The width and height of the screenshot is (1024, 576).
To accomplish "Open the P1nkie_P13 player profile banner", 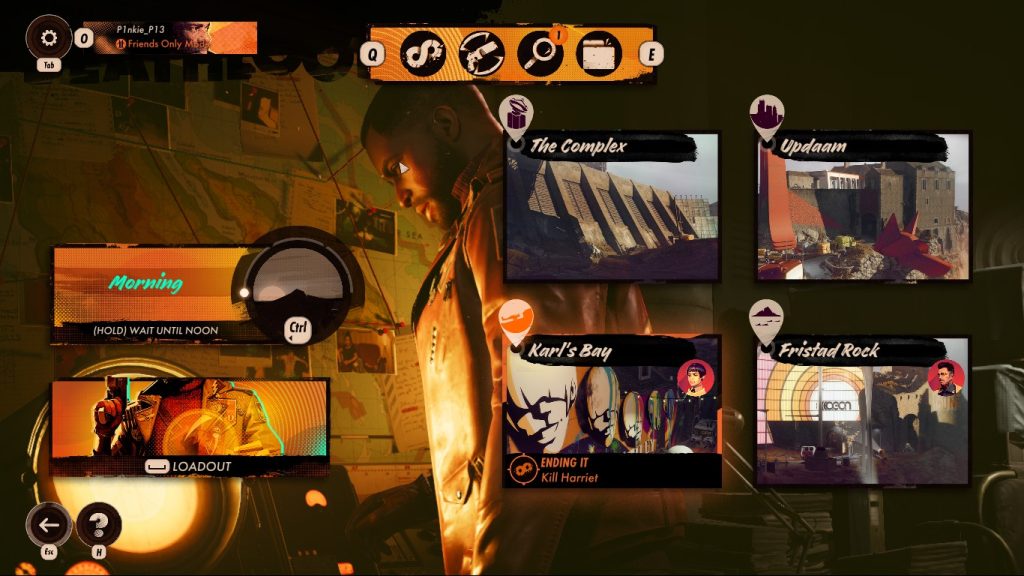I will (x=170, y=38).
